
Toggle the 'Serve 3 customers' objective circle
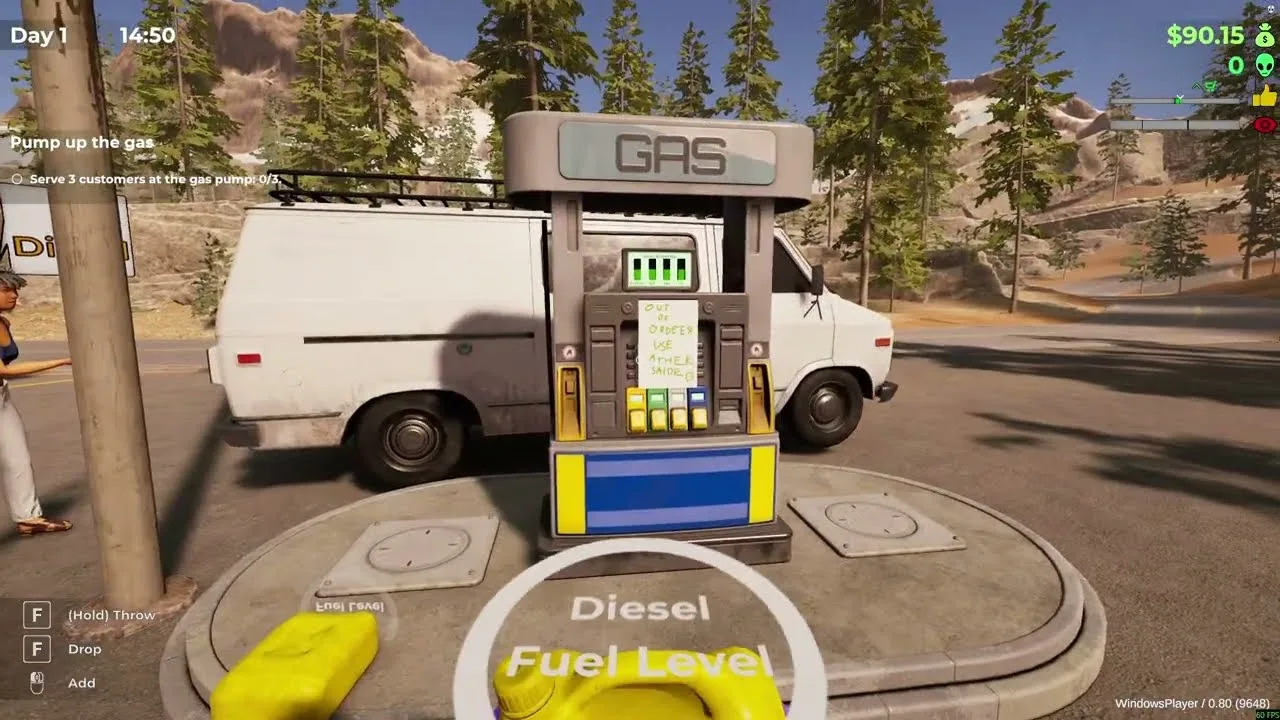tap(16, 180)
